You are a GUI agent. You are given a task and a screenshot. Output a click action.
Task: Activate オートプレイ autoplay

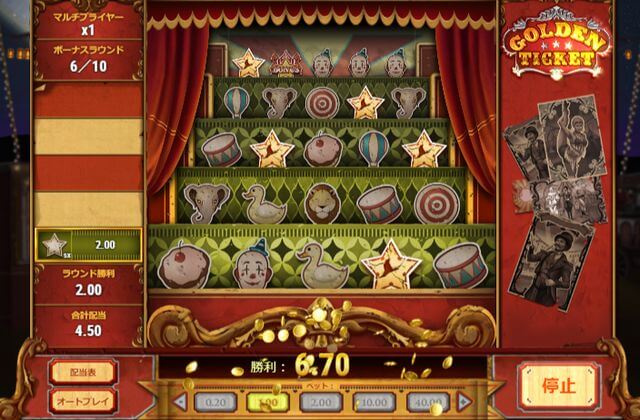pyautogui.click(x=83, y=400)
